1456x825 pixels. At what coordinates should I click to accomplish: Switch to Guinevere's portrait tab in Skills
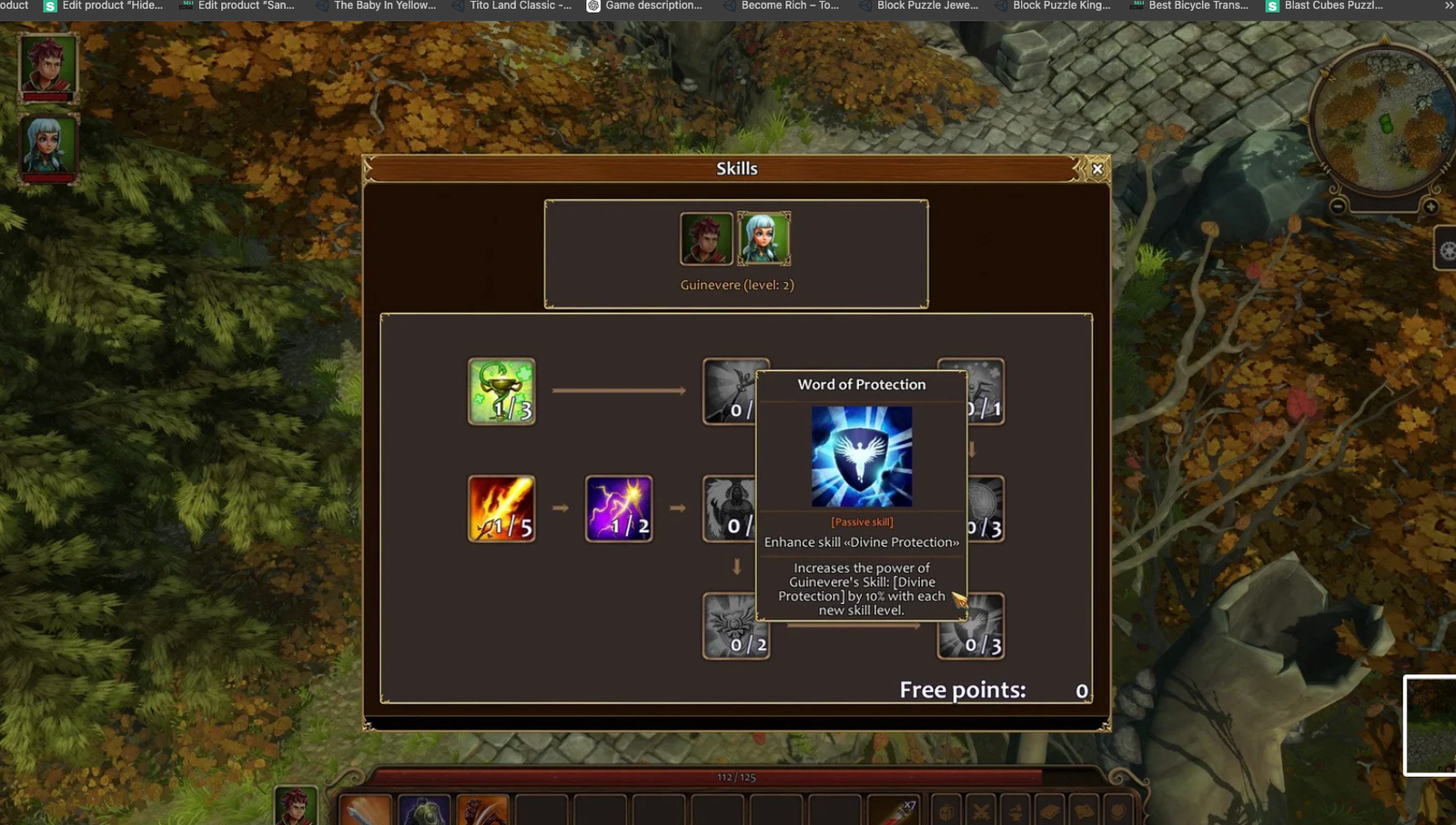click(764, 238)
